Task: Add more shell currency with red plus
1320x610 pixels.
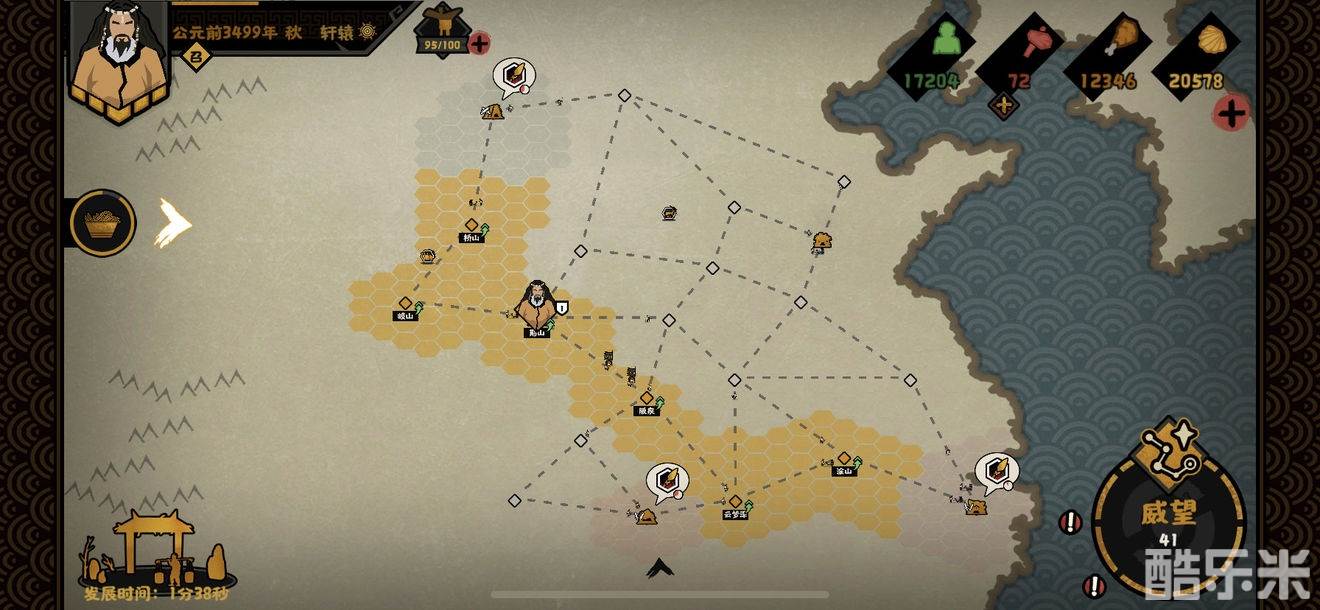Action: (1231, 113)
